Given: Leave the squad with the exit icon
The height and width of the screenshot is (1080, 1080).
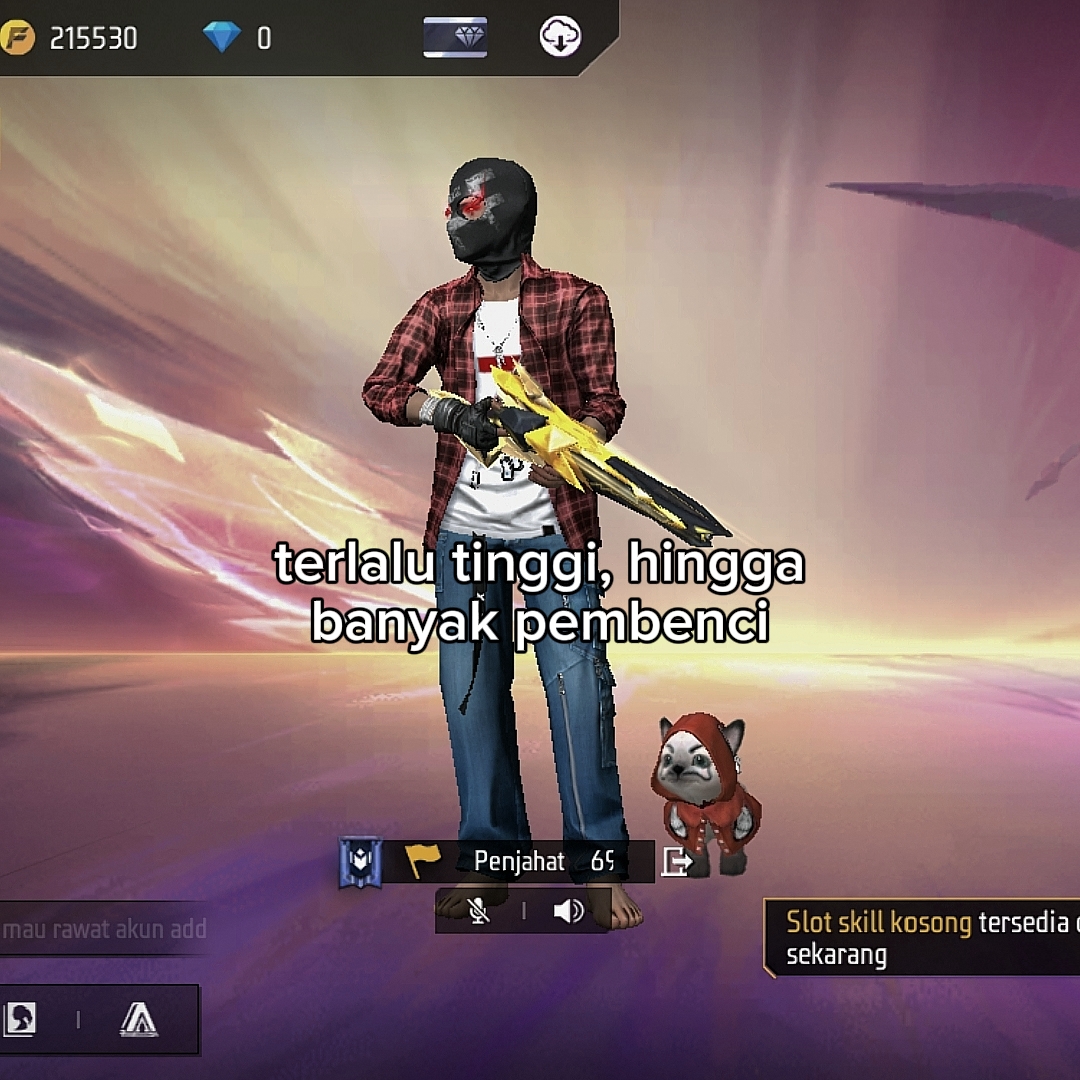Looking at the screenshot, I should [x=677, y=862].
